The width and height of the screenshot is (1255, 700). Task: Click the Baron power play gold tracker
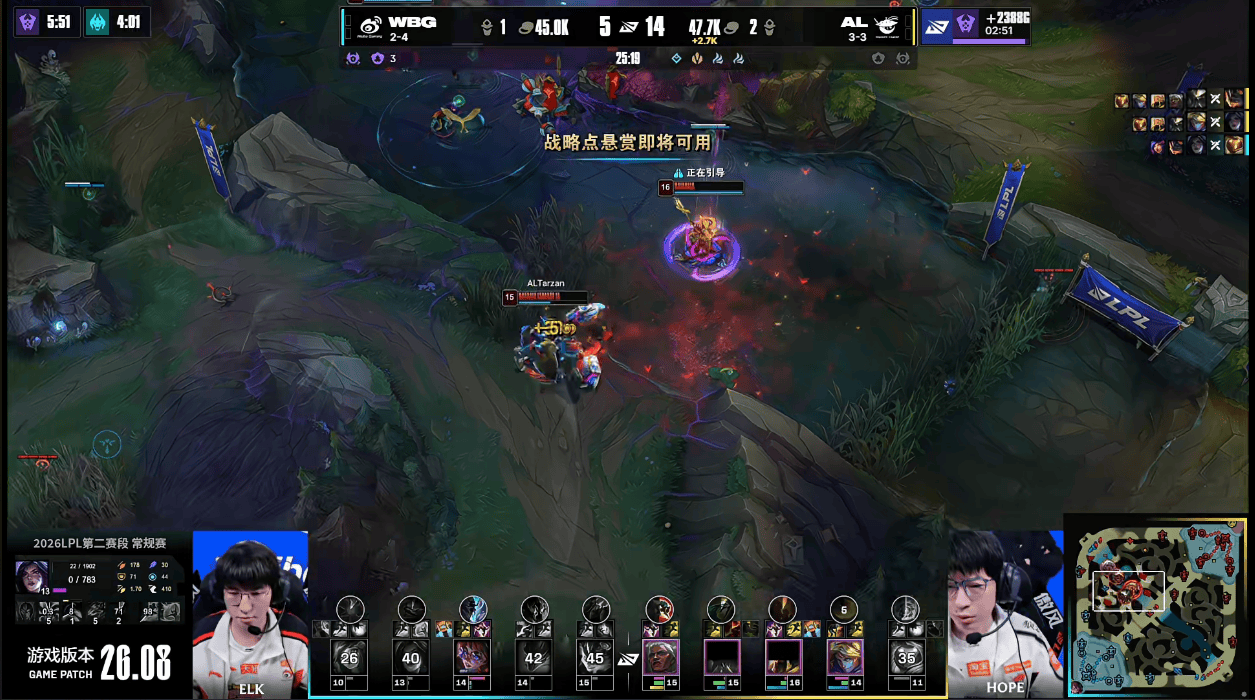[x=975, y=25]
